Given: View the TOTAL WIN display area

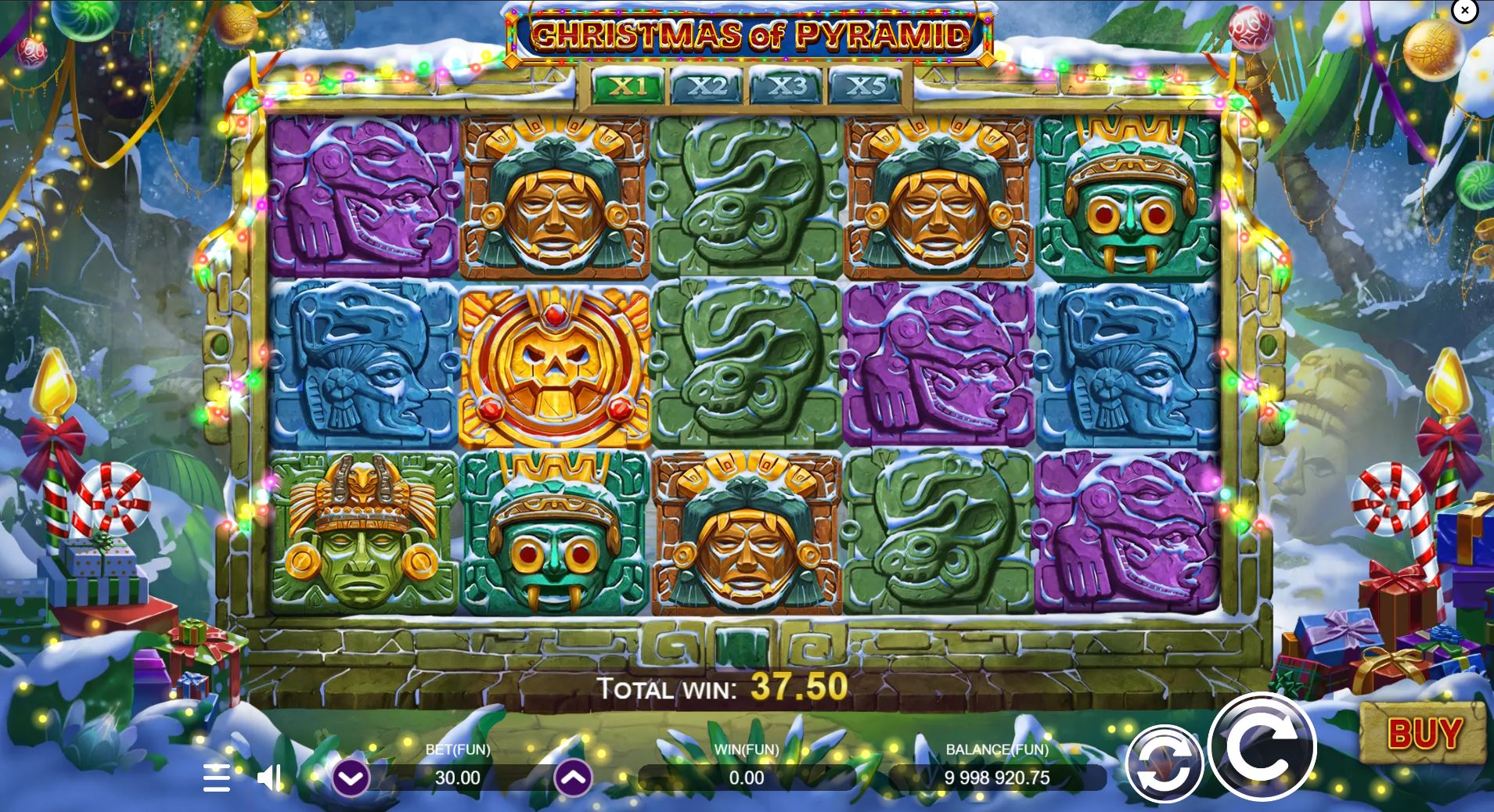Looking at the screenshot, I should [x=720, y=689].
